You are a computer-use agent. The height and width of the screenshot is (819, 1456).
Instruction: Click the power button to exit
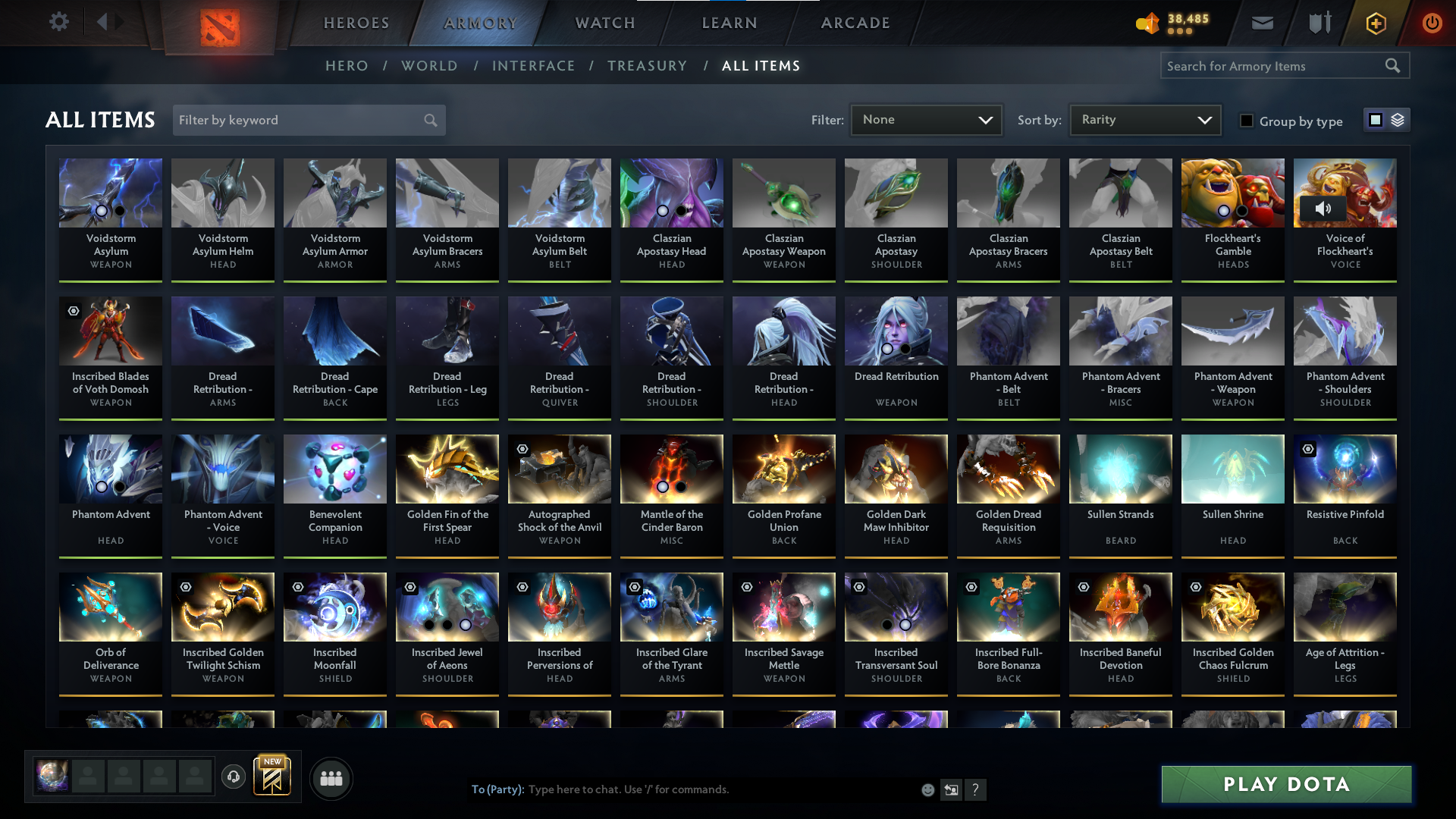point(1432,23)
